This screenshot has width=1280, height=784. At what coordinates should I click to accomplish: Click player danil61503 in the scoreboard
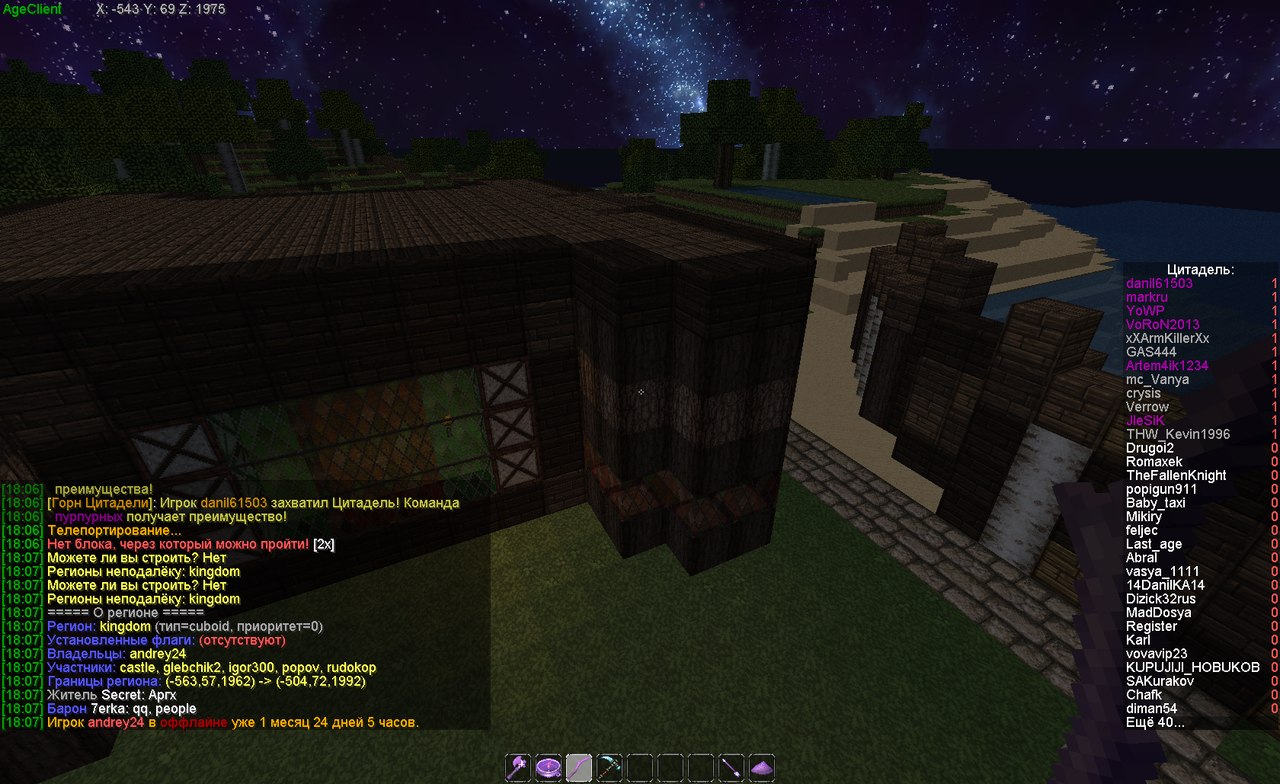[x=1159, y=284]
